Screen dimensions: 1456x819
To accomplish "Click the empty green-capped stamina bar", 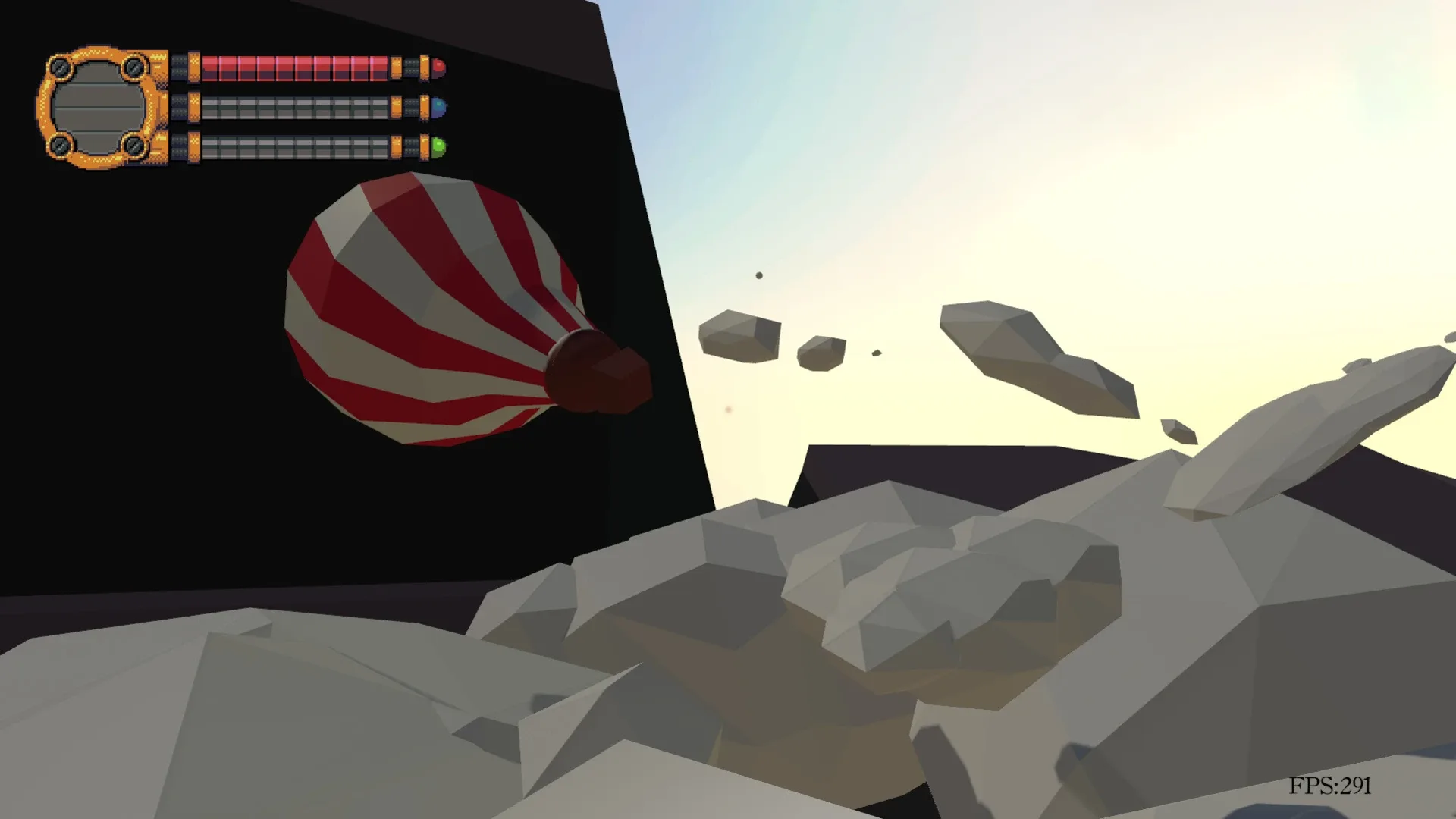I will point(296,148).
